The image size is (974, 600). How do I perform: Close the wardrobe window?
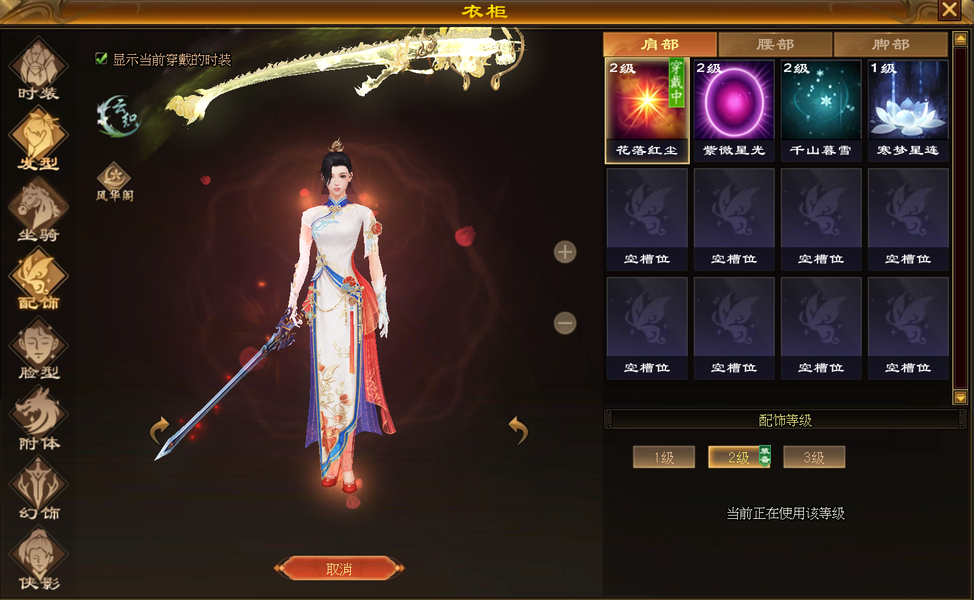coord(949,10)
